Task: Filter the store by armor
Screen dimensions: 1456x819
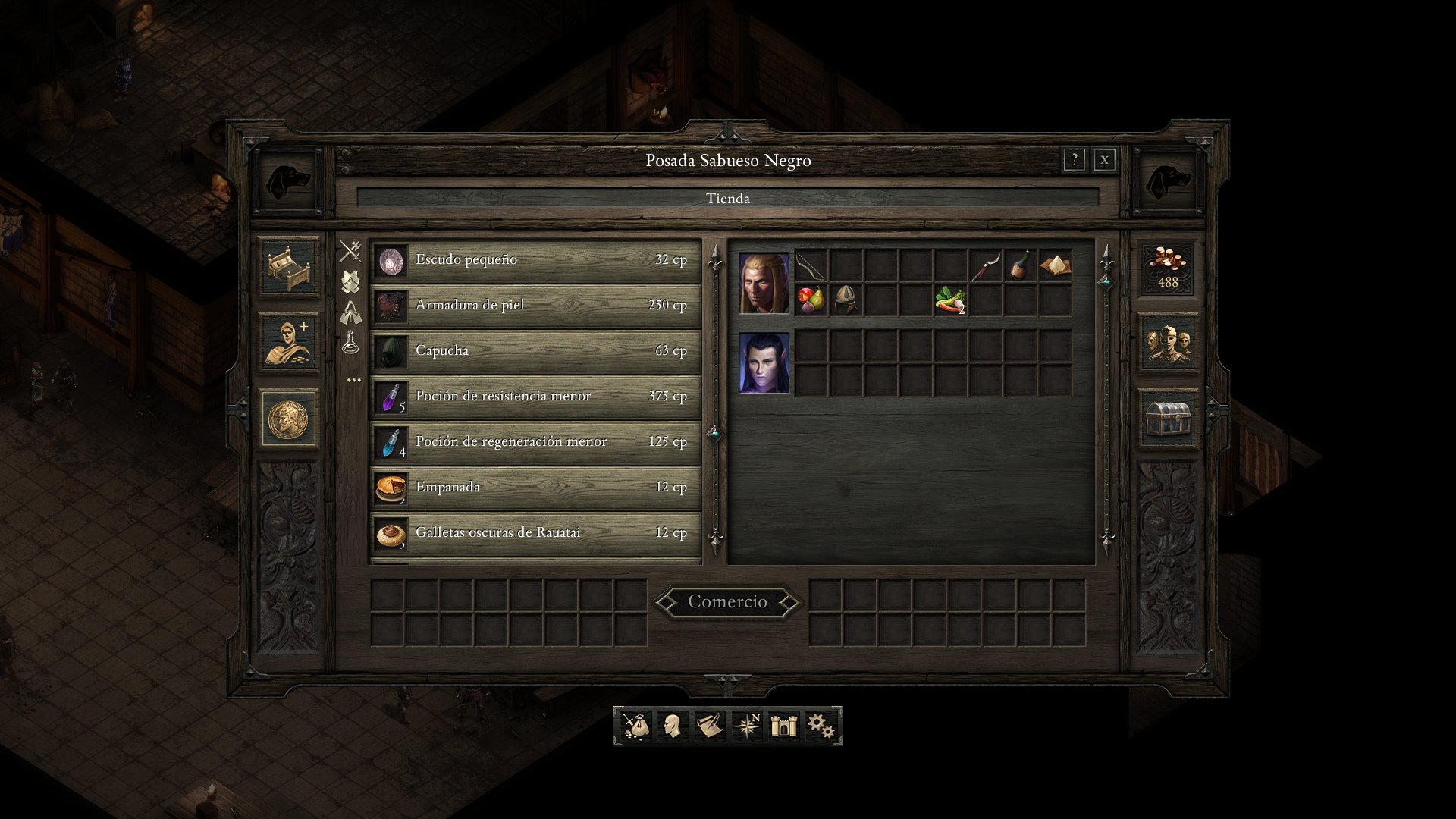Action: click(x=351, y=281)
